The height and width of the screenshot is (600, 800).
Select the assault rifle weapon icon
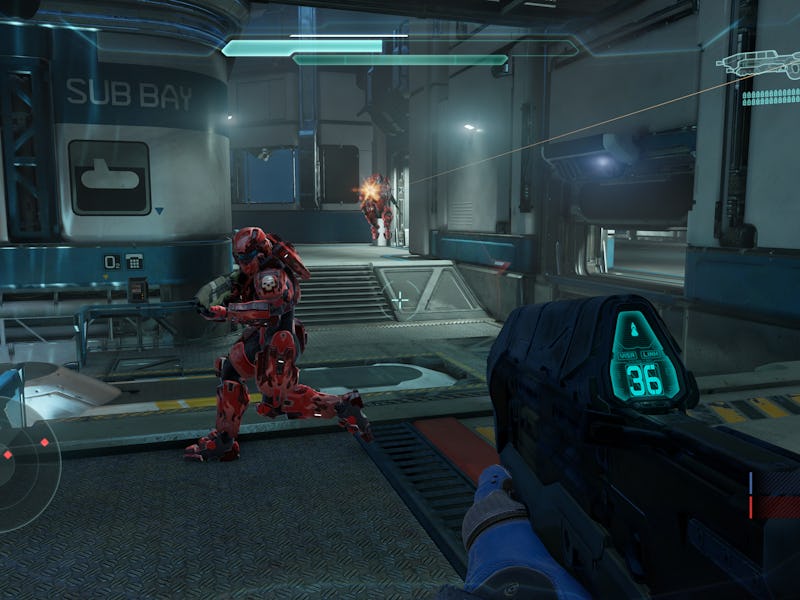757,65
